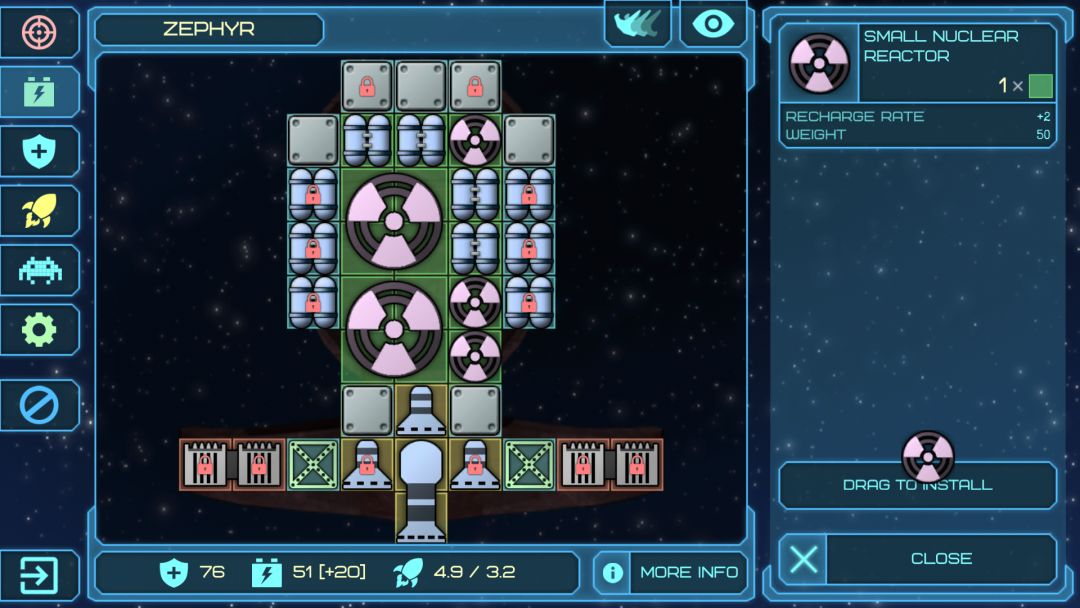1080x608 pixels.
Task: Click the ship layers icon button
Action: coord(637,25)
